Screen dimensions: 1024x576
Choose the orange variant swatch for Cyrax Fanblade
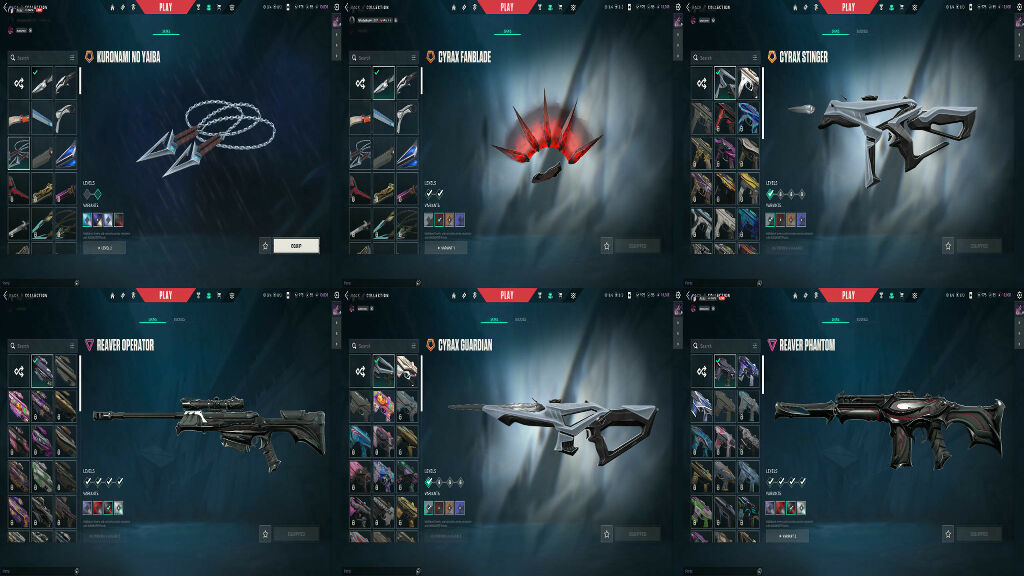tap(449, 219)
